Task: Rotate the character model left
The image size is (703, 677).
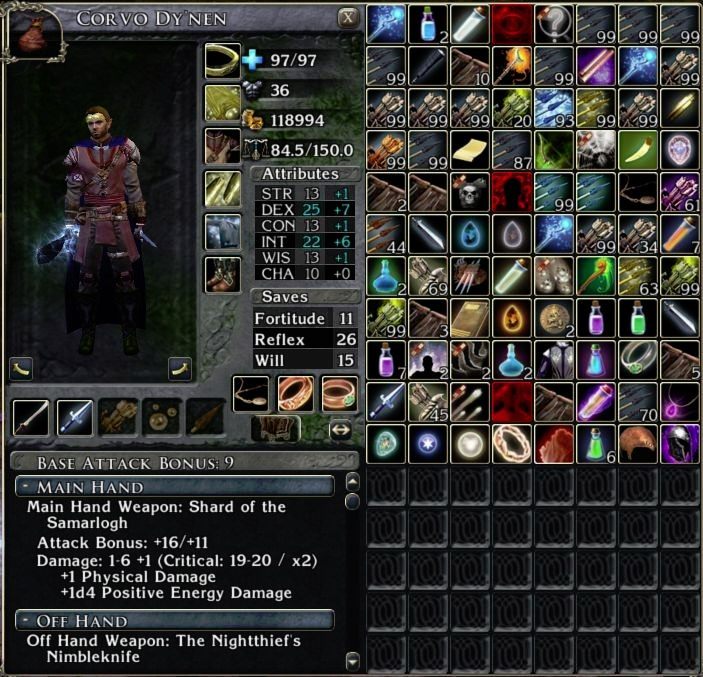Action: coord(21,366)
